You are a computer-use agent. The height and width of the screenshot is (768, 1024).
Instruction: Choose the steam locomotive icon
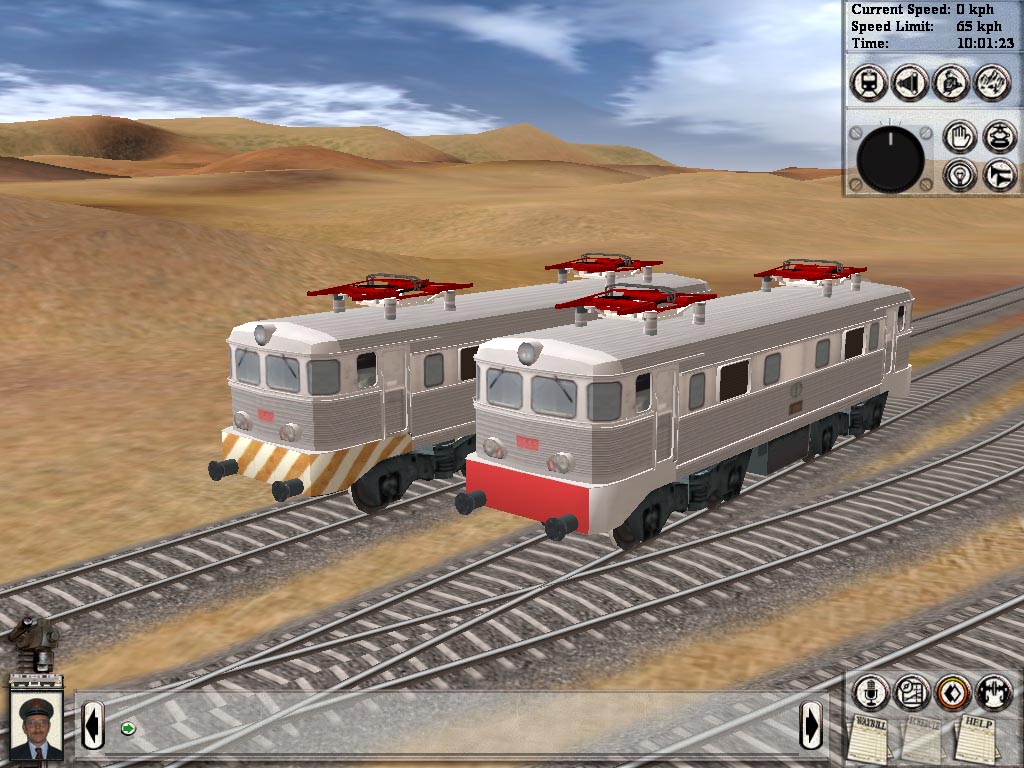coord(951,82)
